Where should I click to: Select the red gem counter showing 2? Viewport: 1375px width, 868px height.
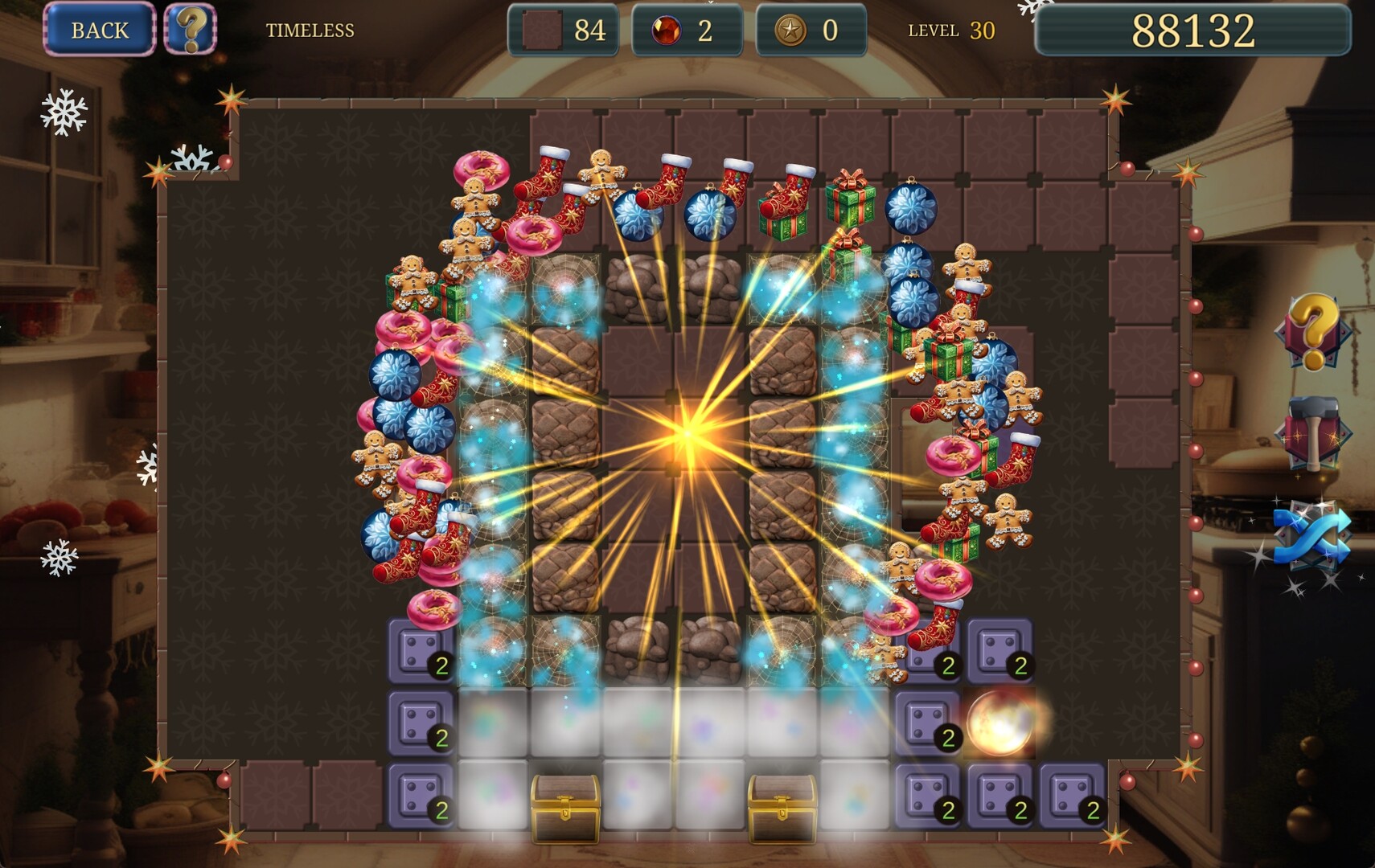pyautogui.click(x=688, y=30)
